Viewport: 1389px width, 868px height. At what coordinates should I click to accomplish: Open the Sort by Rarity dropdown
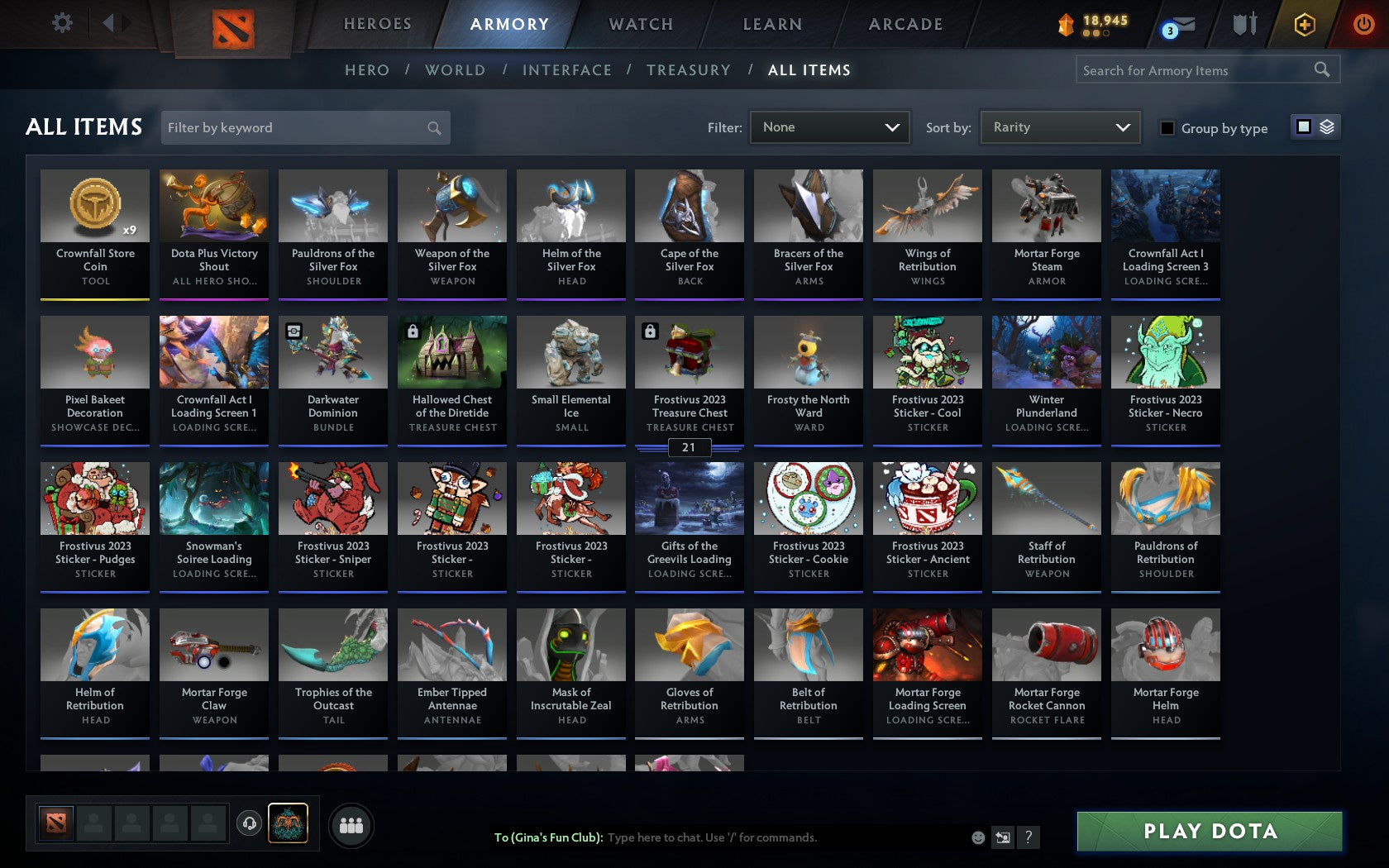point(1059,127)
